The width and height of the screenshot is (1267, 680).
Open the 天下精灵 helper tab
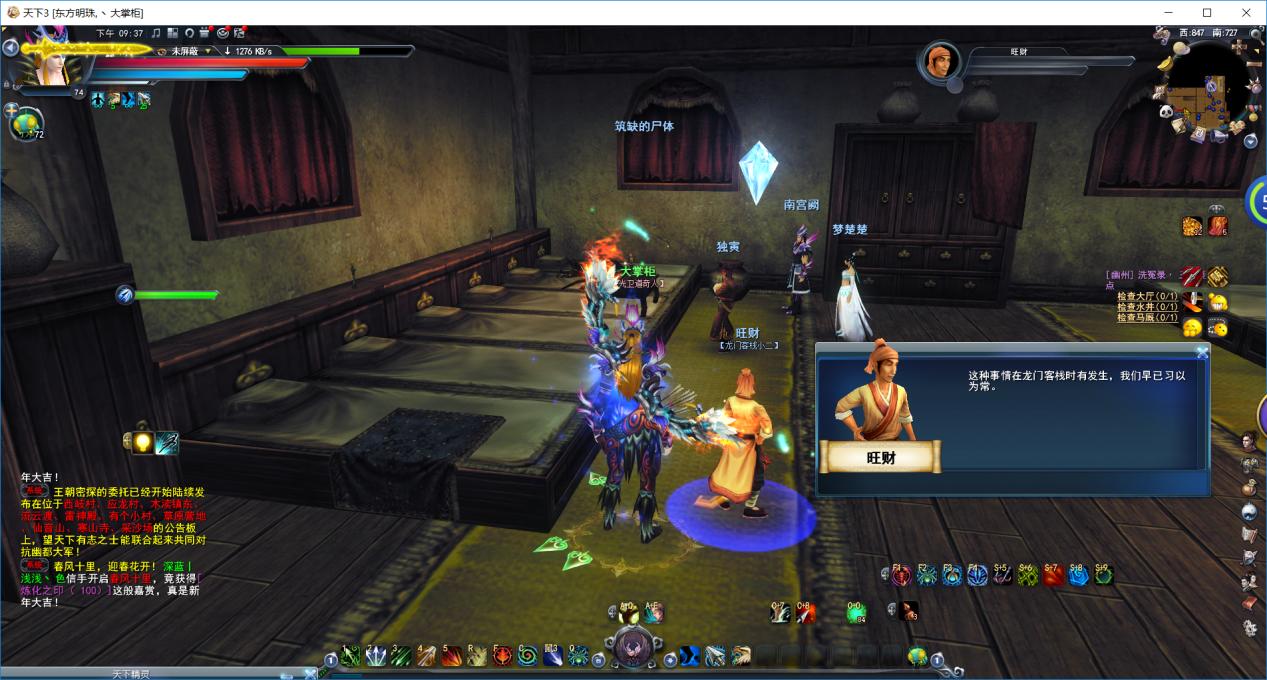pyautogui.click(x=130, y=674)
